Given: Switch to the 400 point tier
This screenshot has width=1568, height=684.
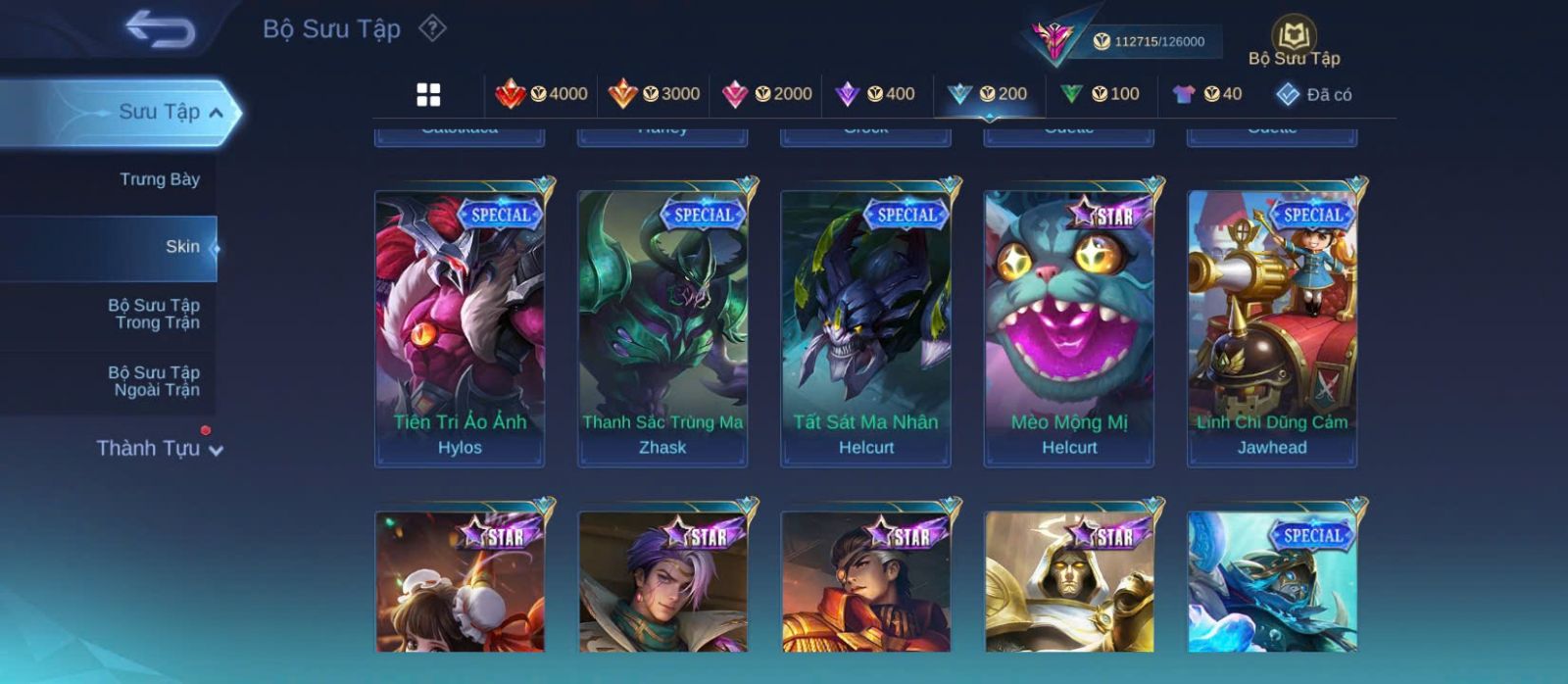Looking at the screenshot, I should (x=874, y=94).
